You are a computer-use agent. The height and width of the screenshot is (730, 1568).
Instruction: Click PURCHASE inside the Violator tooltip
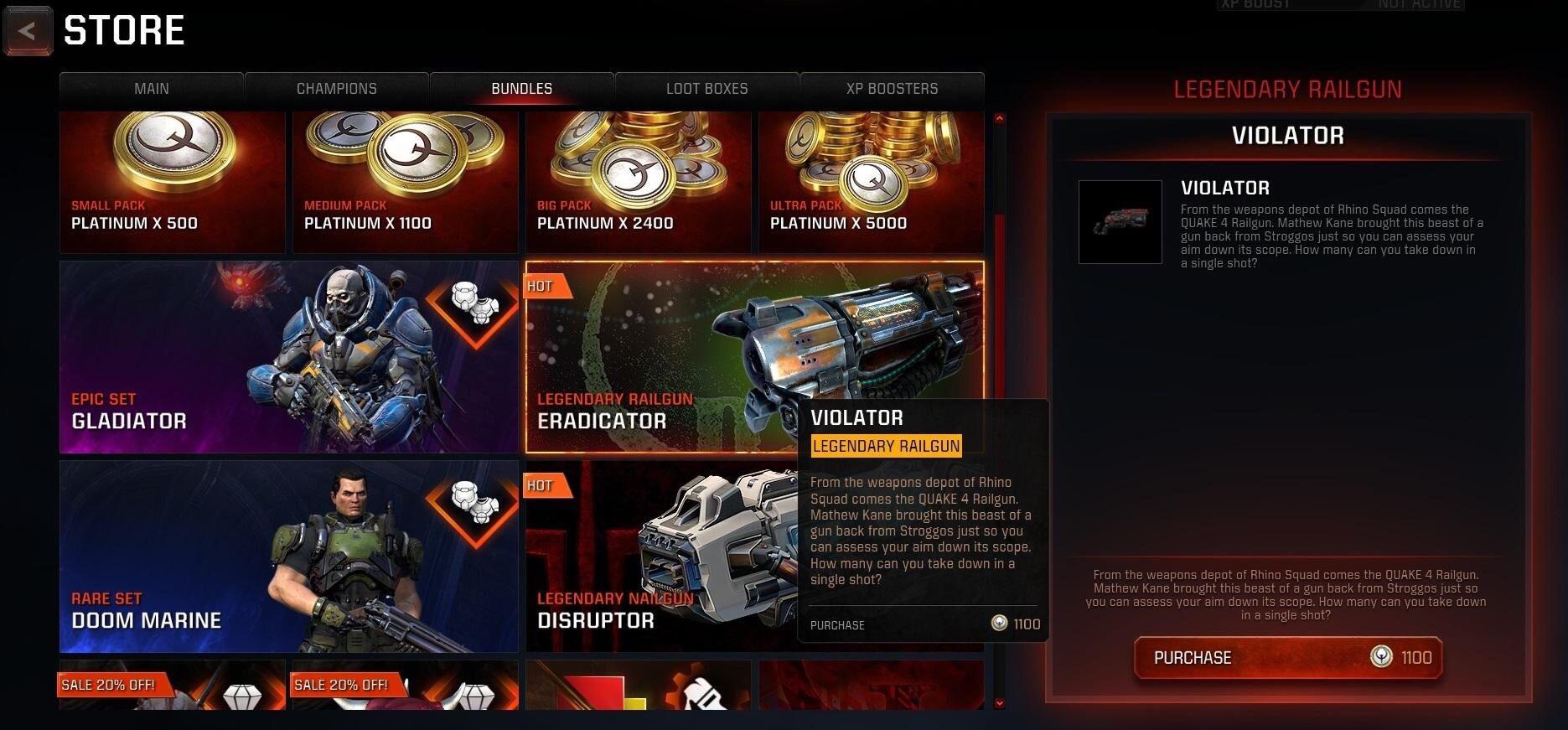[837, 625]
